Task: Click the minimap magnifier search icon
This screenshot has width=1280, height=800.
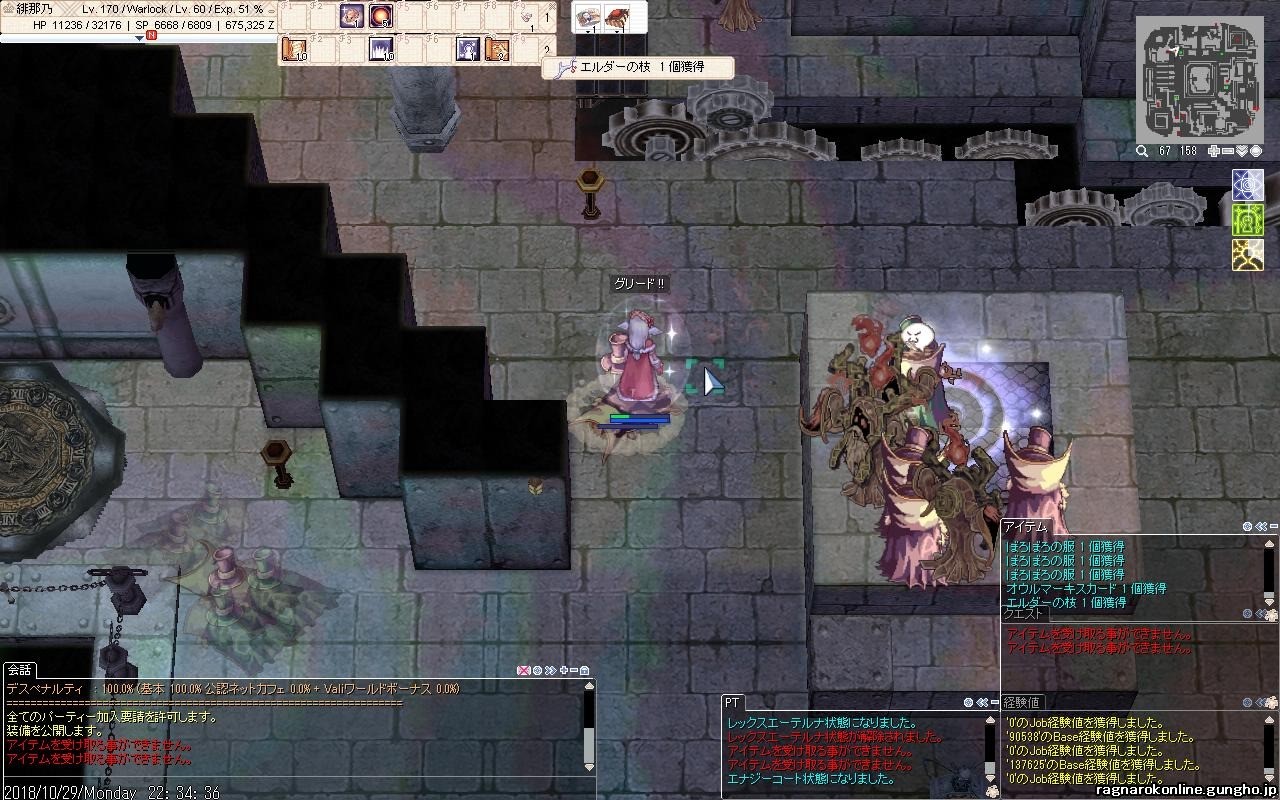Action: click(x=1141, y=151)
